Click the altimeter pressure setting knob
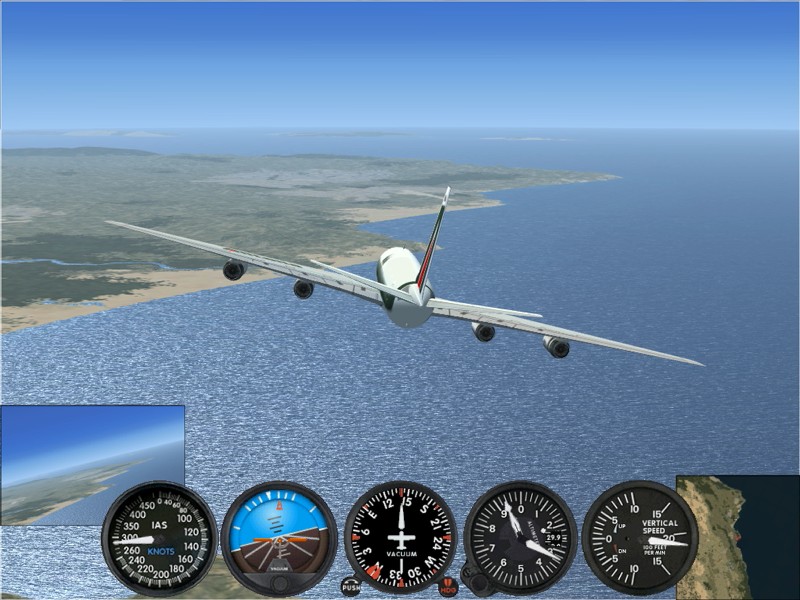Viewport: 800px width, 600px height. pyautogui.click(x=477, y=582)
